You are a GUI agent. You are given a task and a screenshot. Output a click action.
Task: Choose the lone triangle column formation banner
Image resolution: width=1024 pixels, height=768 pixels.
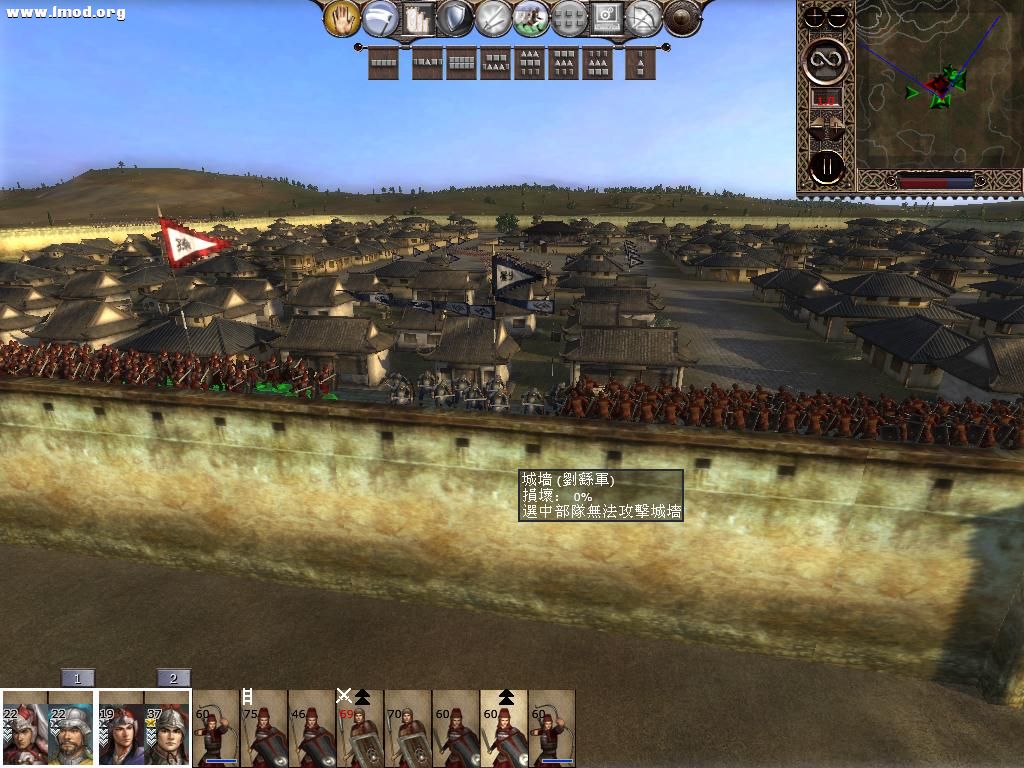point(640,63)
